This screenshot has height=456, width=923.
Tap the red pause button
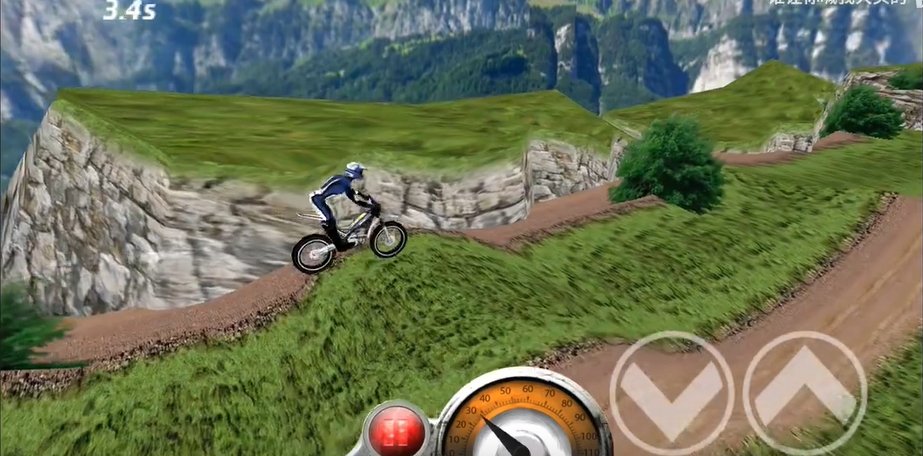pyautogui.click(x=396, y=432)
